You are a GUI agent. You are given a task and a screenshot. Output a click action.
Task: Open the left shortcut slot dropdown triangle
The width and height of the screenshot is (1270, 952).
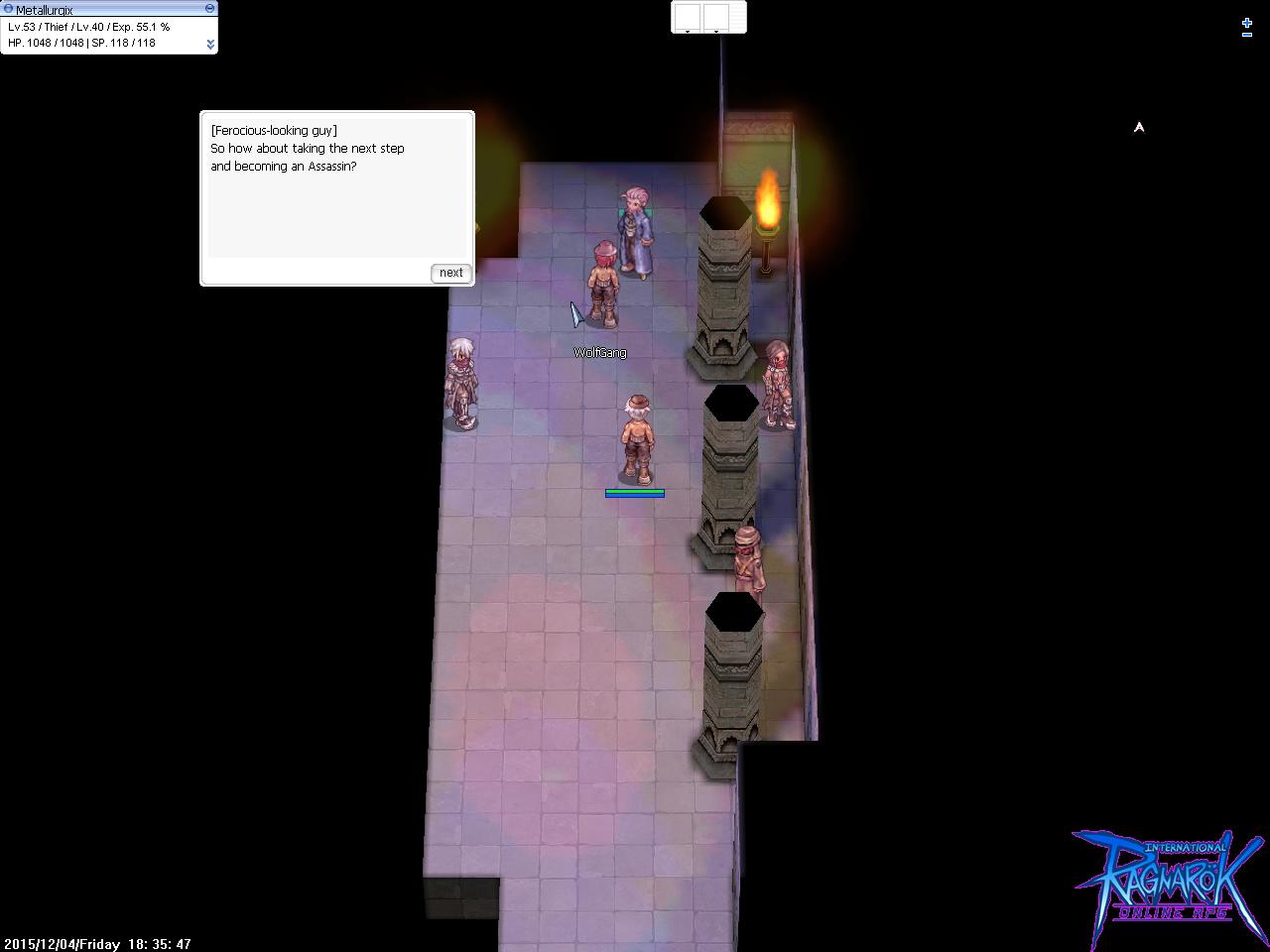(688, 31)
